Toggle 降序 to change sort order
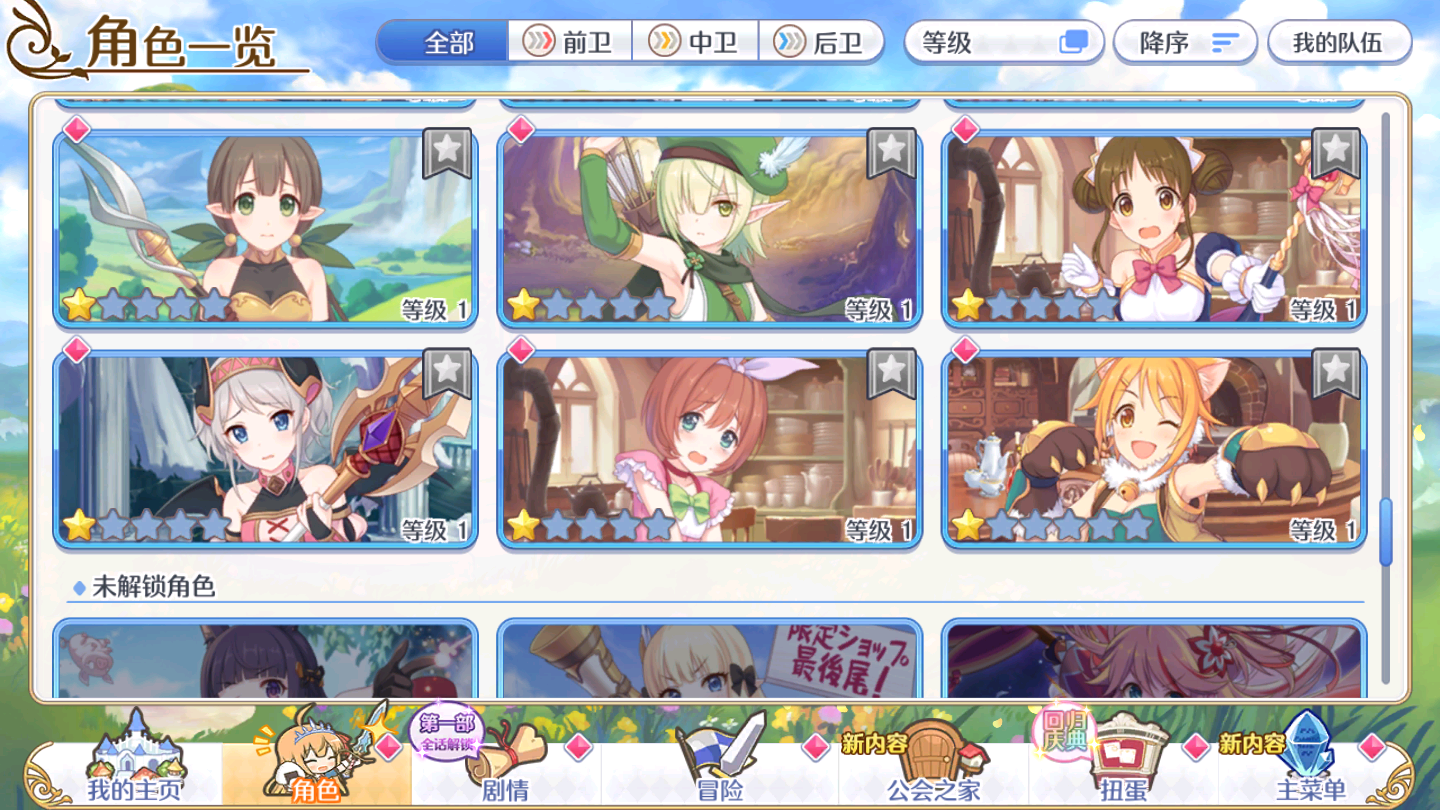 1184,42
